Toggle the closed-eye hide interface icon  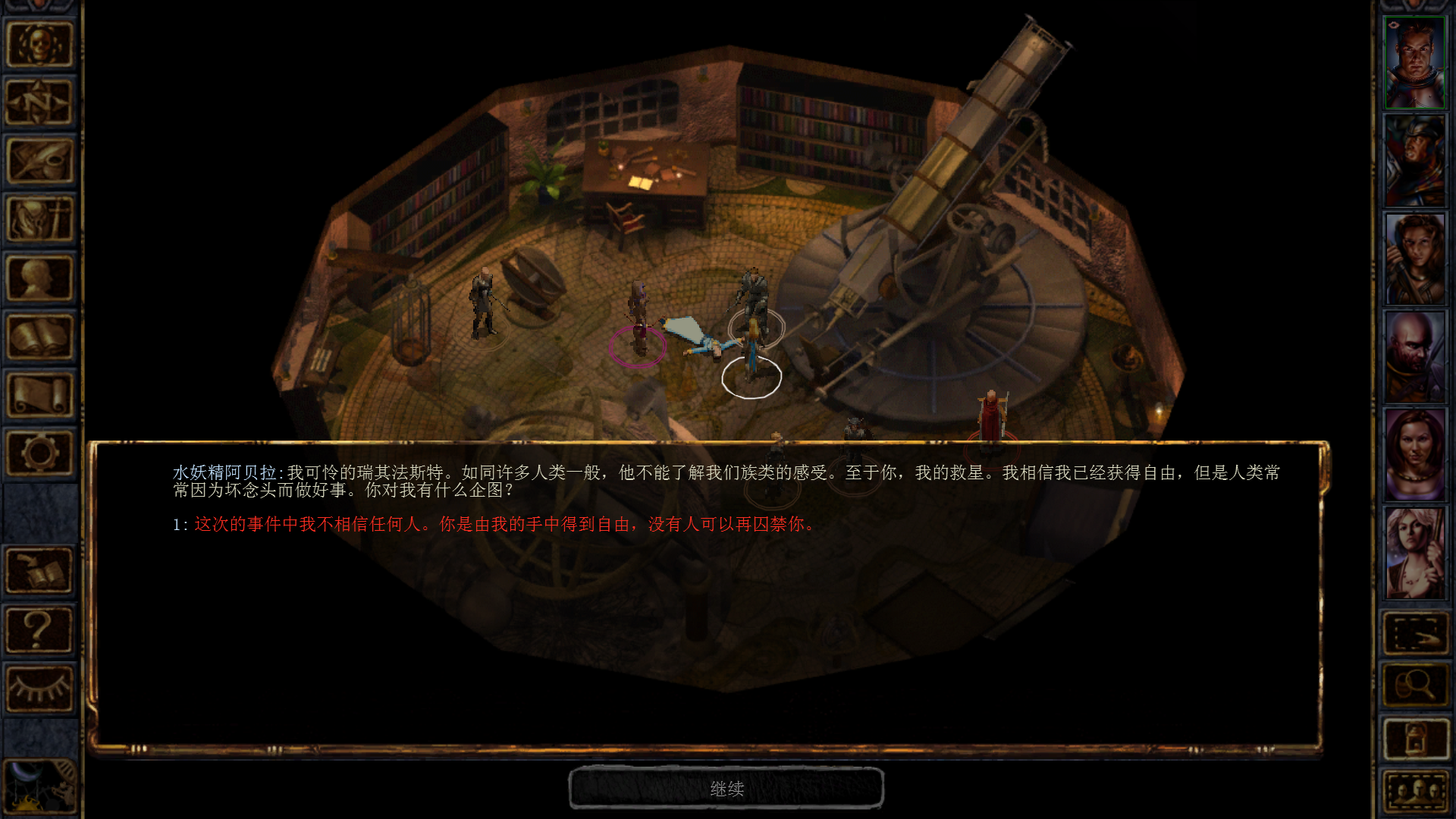tap(39, 688)
